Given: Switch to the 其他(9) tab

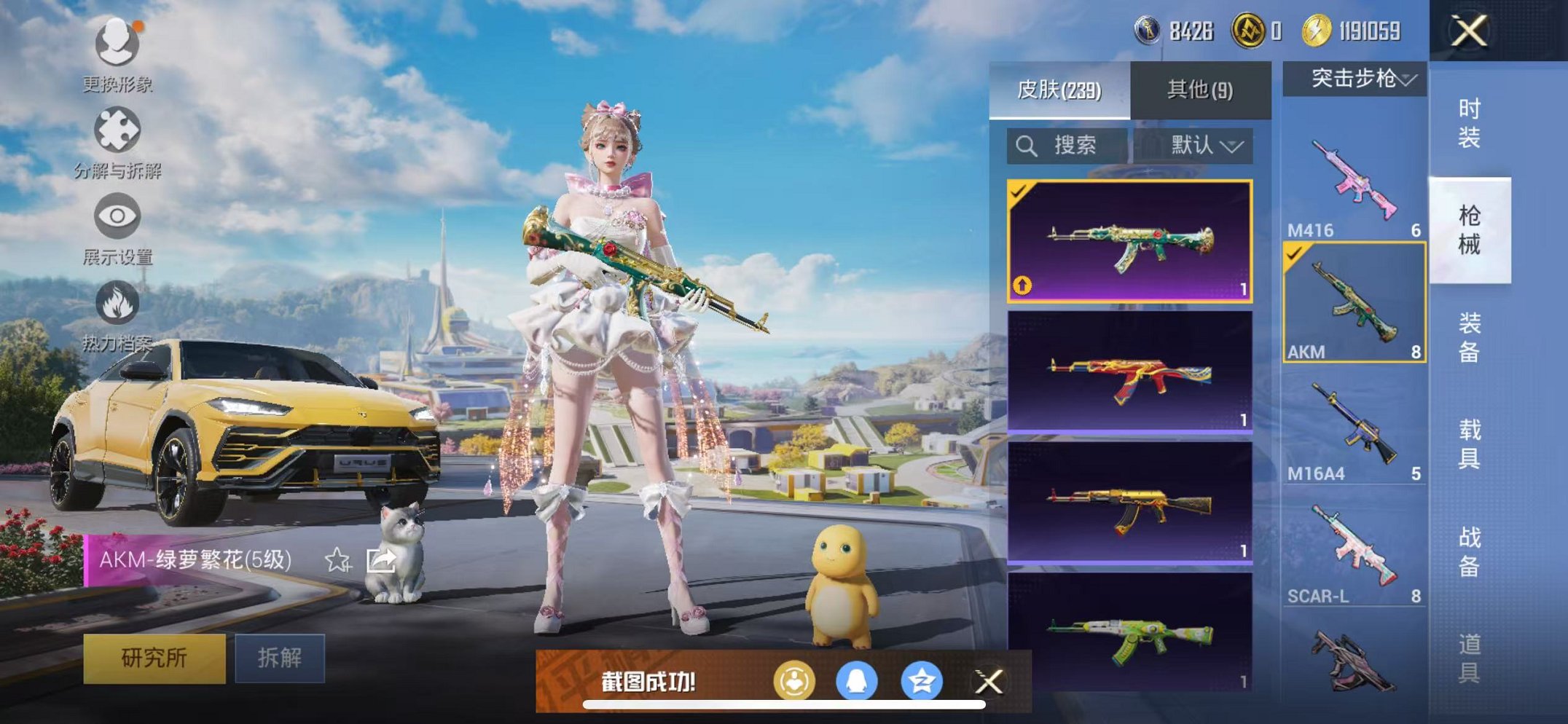Looking at the screenshot, I should [x=1199, y=89].
